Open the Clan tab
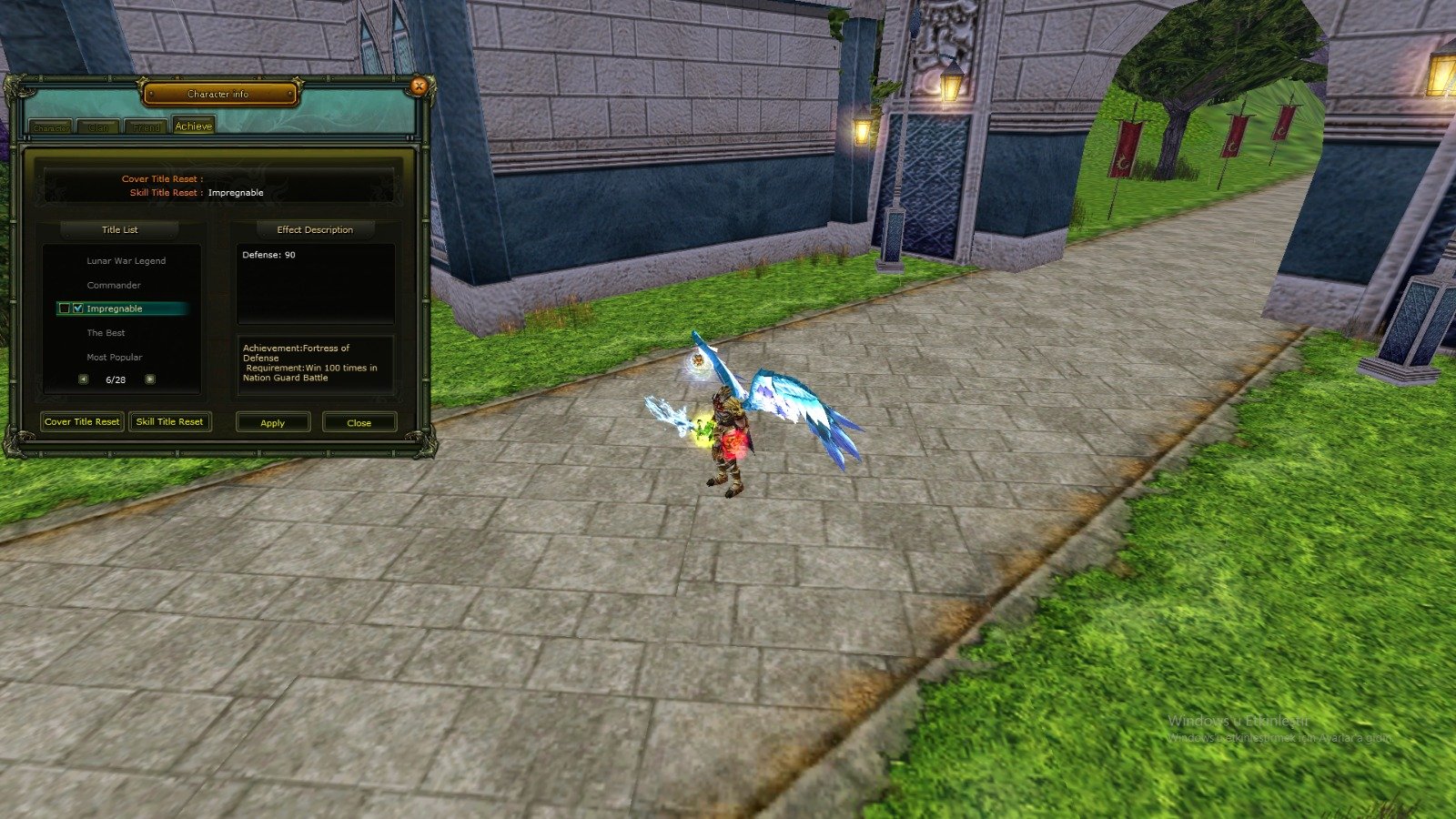The width and height of the screenshot is (1456, 819). tap(98, 126)
